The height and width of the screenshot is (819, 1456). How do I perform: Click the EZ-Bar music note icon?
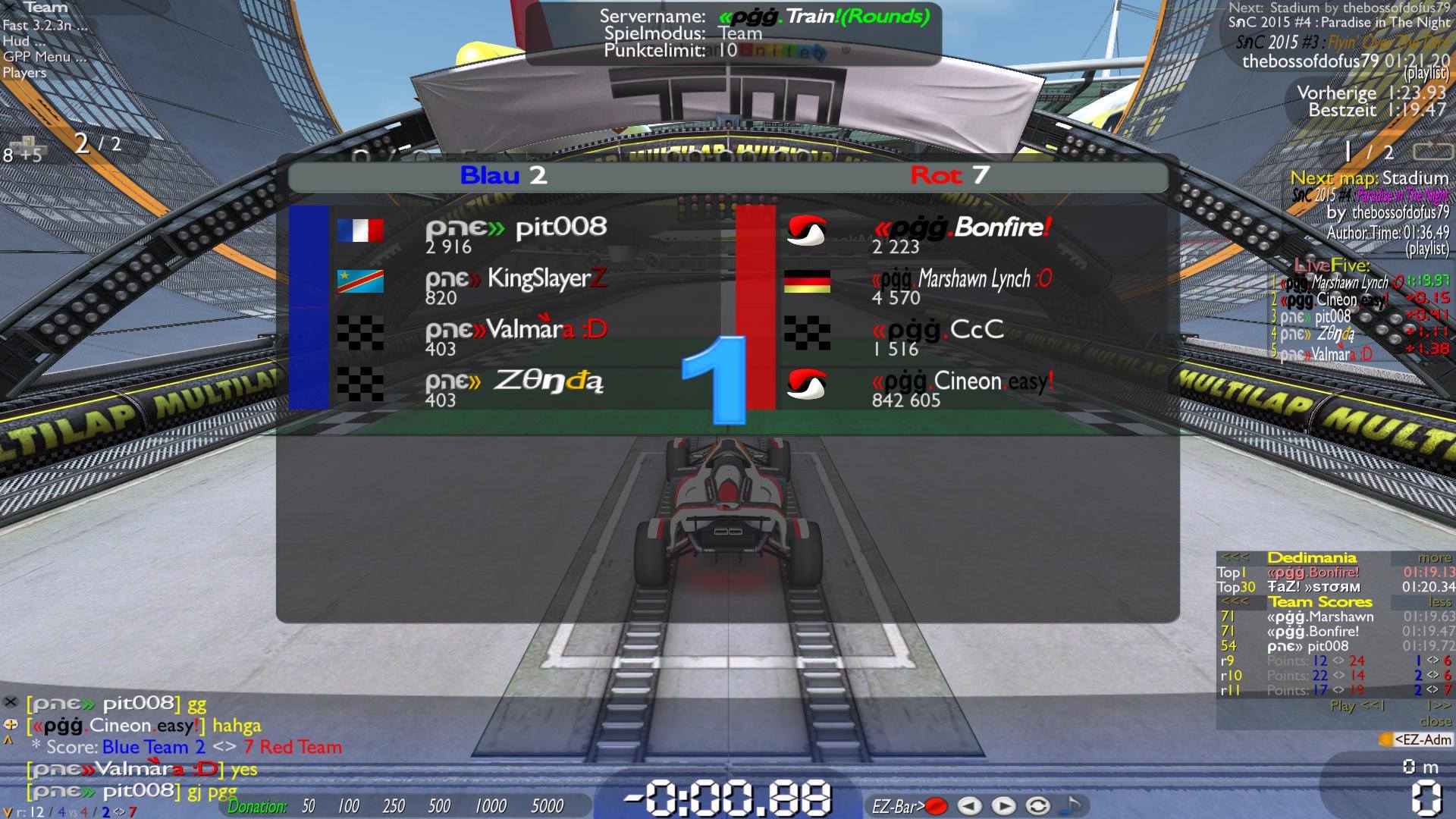pyautogui.click(x=1072, y=805)
